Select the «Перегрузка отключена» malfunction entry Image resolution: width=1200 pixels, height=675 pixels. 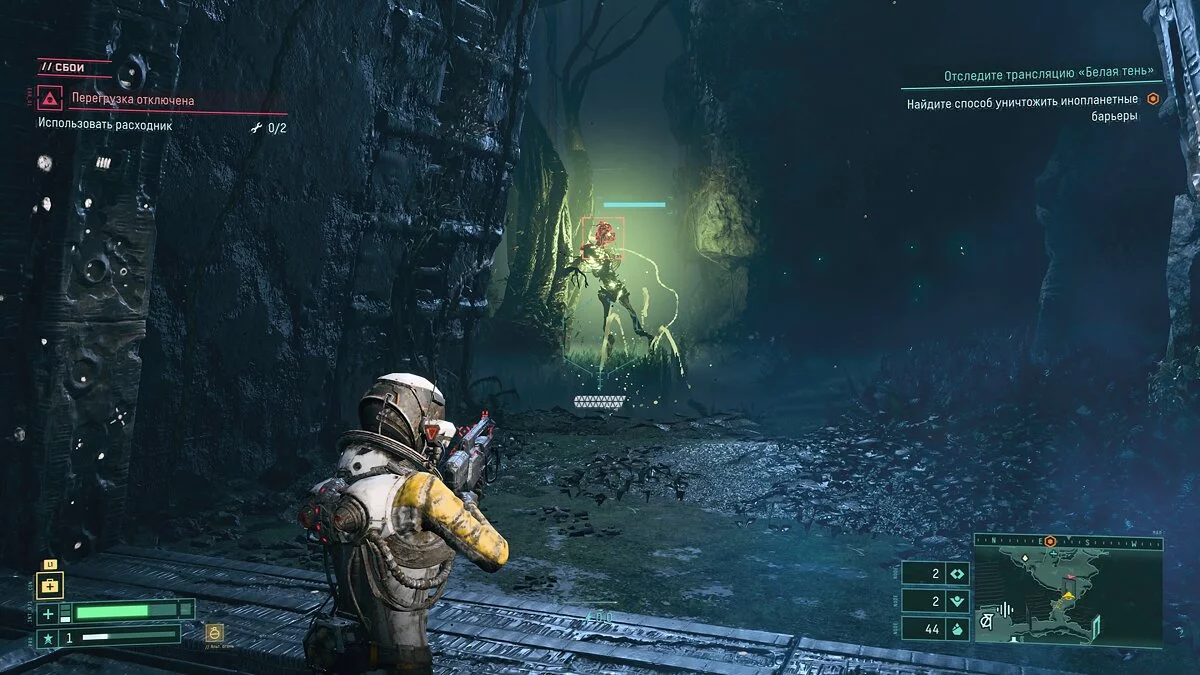(133, 100)
